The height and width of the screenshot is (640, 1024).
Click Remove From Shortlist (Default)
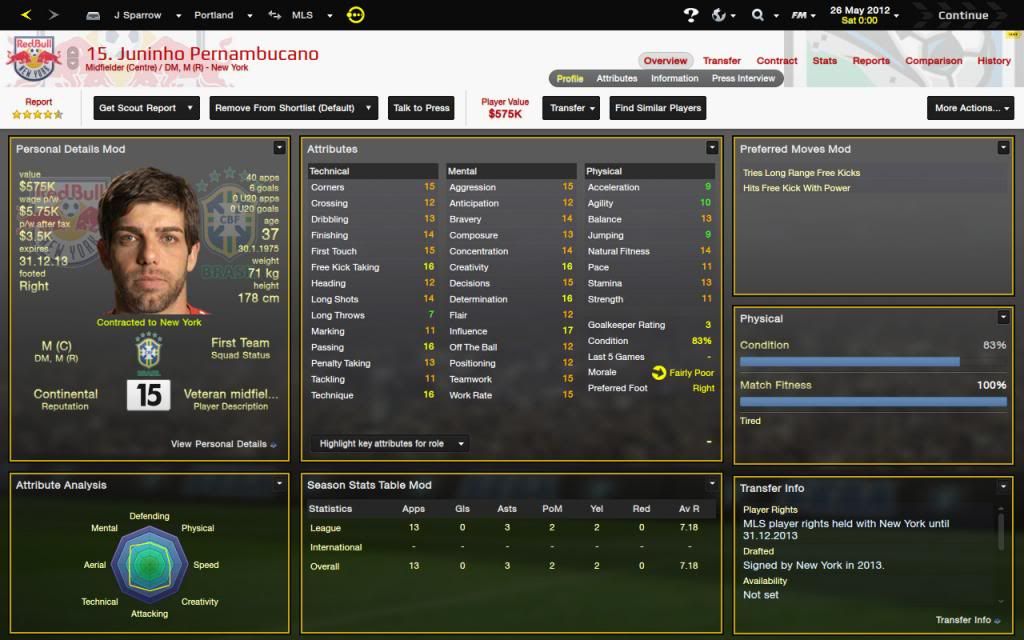[x=292, y=108]
